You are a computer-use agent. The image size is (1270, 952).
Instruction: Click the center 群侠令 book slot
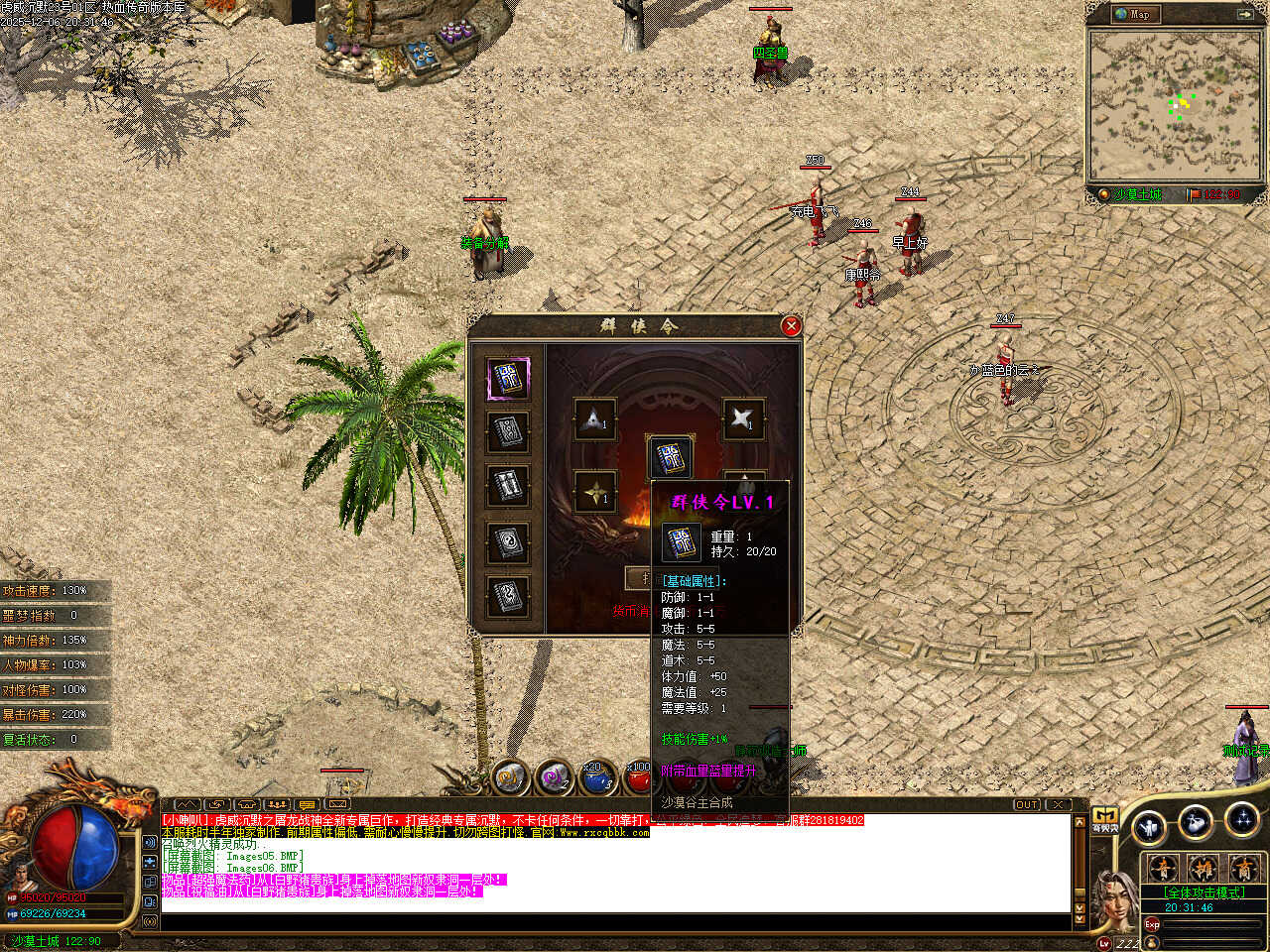[x=670, y=457]
